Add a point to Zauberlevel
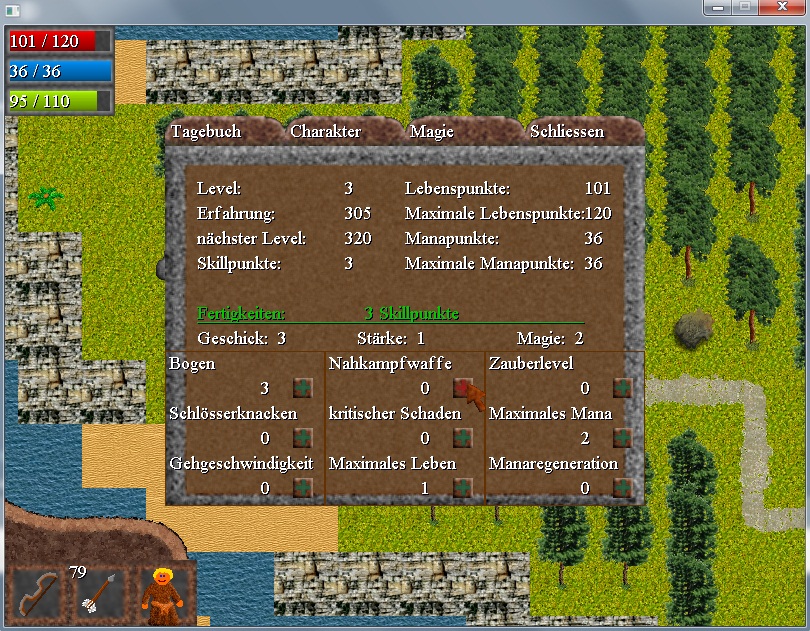Image resolution: width=810 pixels, height=631 pixels. coord(622,388)
